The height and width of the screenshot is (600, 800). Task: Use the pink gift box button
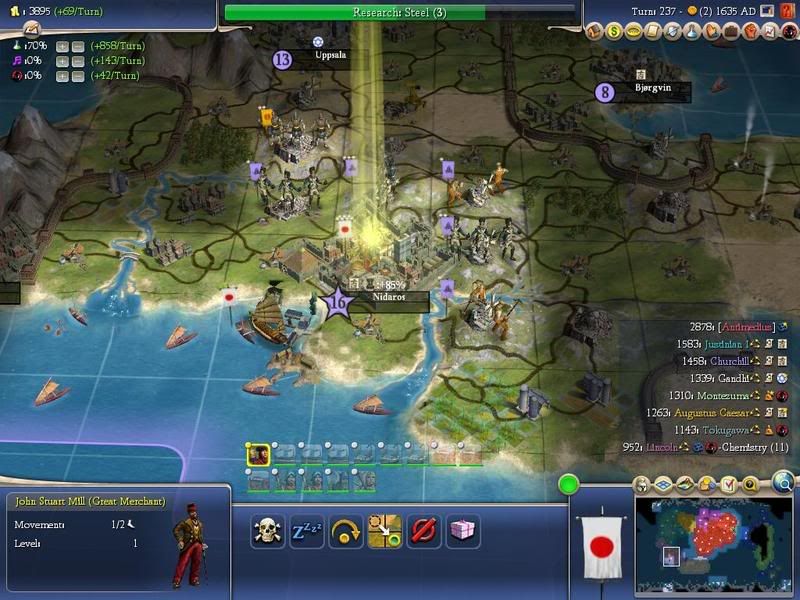(463, 531)
